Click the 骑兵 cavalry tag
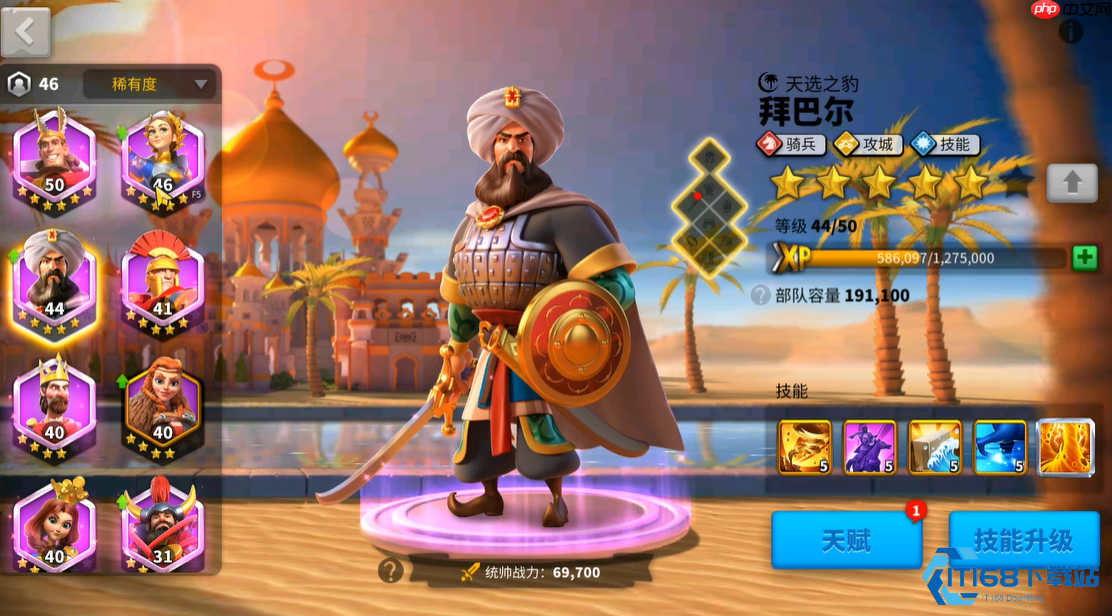 coord(791,145)
